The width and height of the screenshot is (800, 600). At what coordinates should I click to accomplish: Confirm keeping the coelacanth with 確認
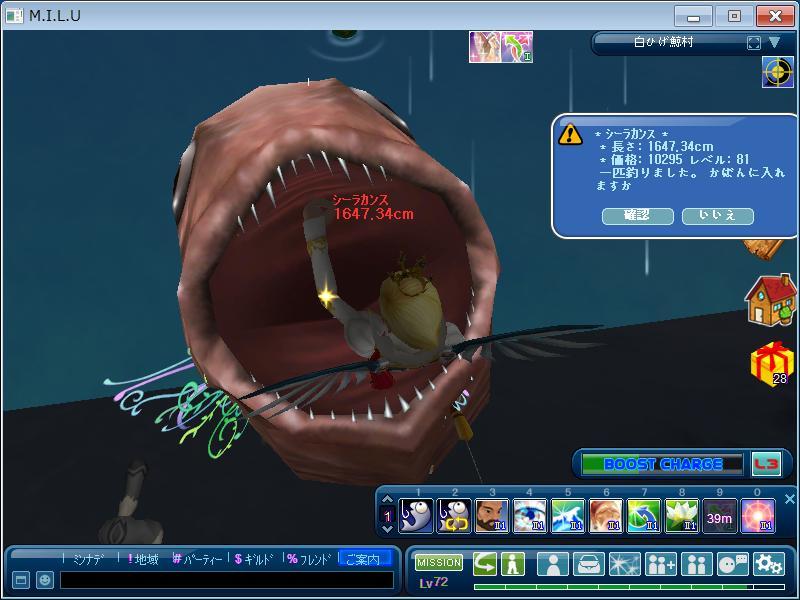click(x=636, y=215)
